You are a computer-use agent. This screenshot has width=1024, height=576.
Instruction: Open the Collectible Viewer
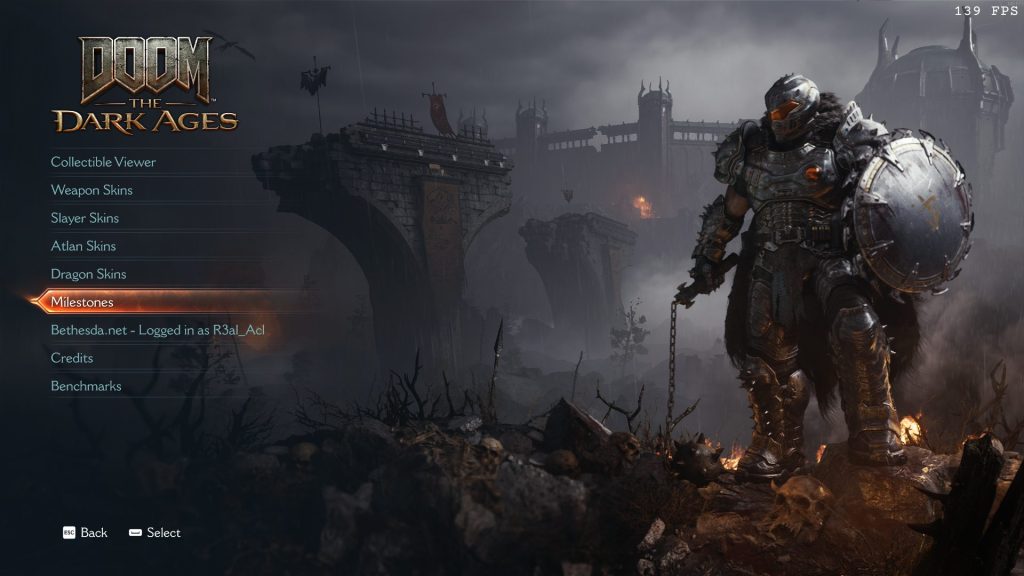point(103,162)
